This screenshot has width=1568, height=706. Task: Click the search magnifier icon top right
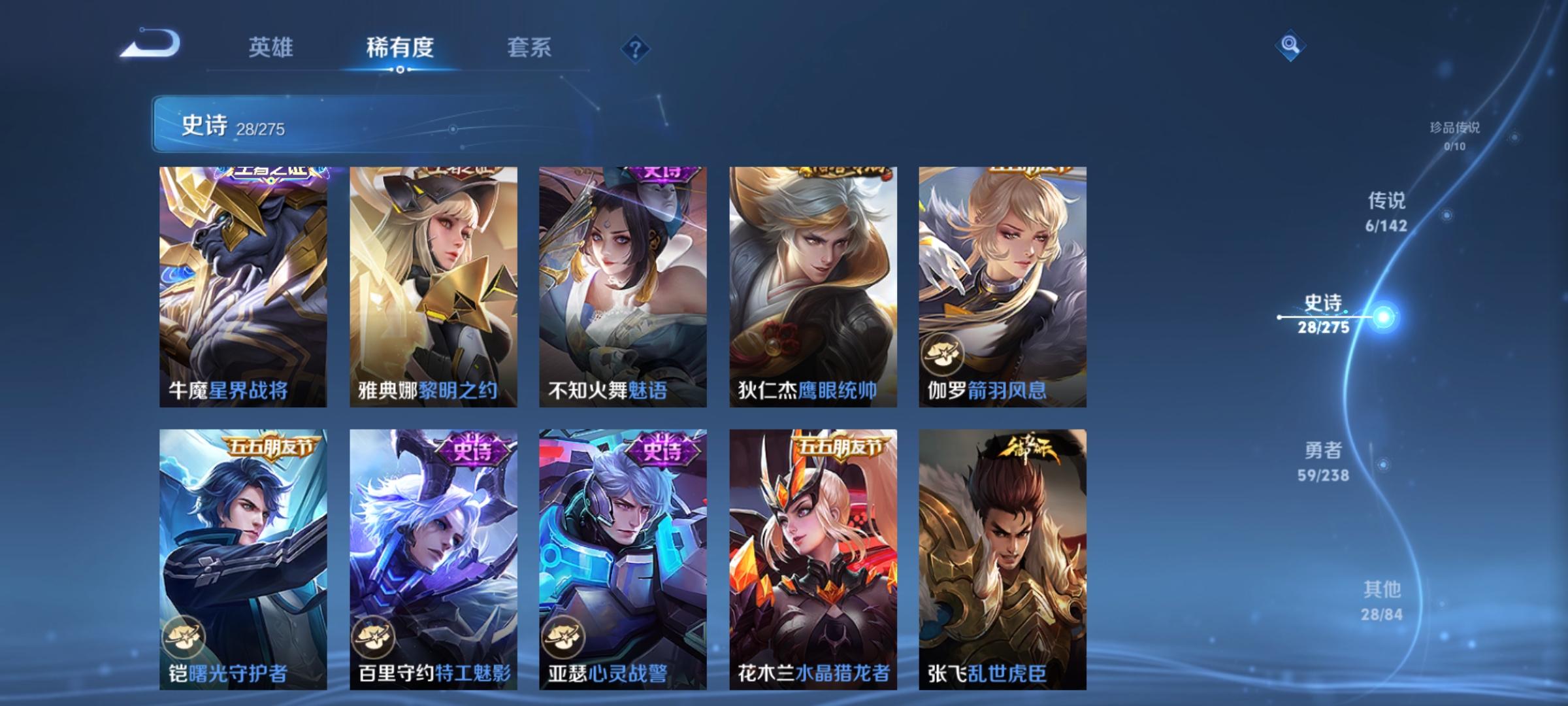pyautogui.click(x=1290, y=45)
